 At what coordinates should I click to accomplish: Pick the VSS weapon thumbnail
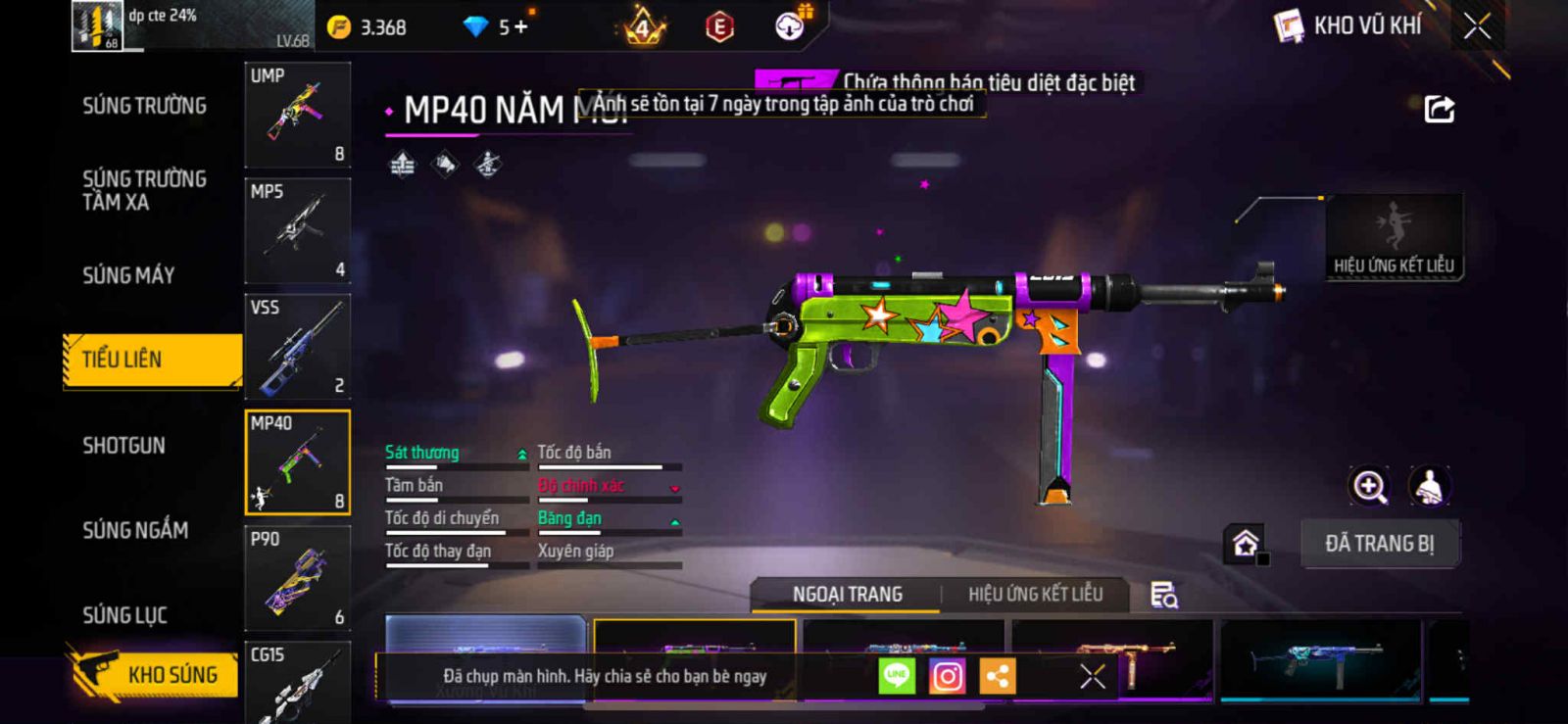pyautogui.click(x=298, y=346)
